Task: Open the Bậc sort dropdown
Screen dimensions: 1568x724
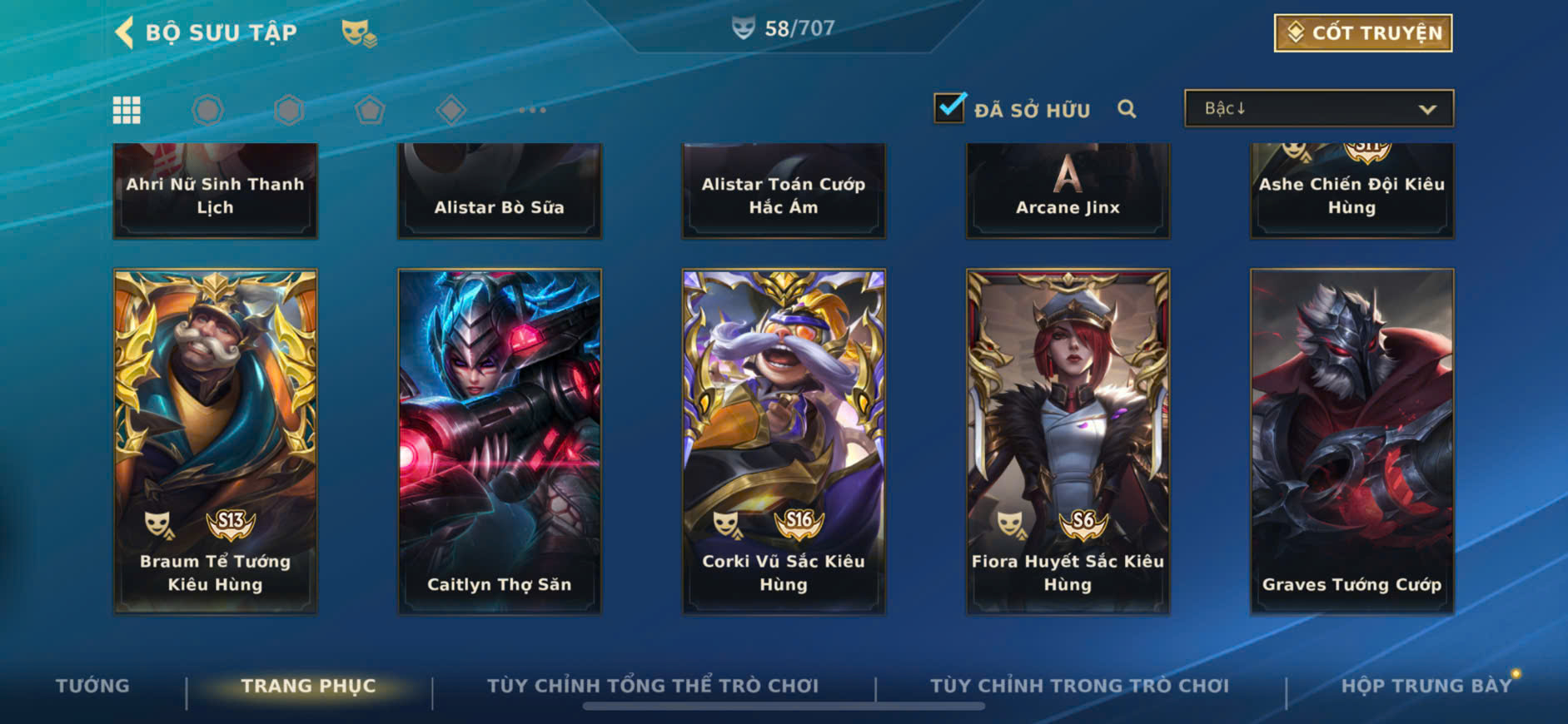Action: (x=1319, y=109)
